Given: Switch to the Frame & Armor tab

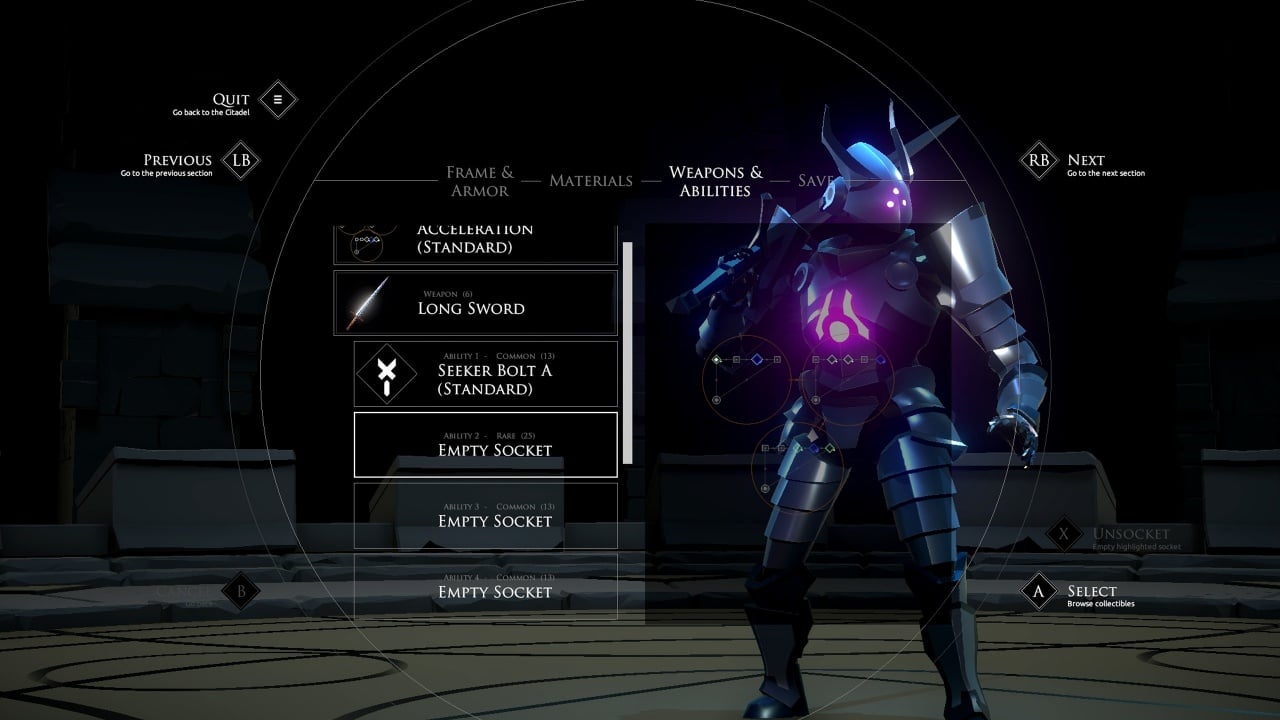Looking at the screenshot, I should tap(480, 181).
